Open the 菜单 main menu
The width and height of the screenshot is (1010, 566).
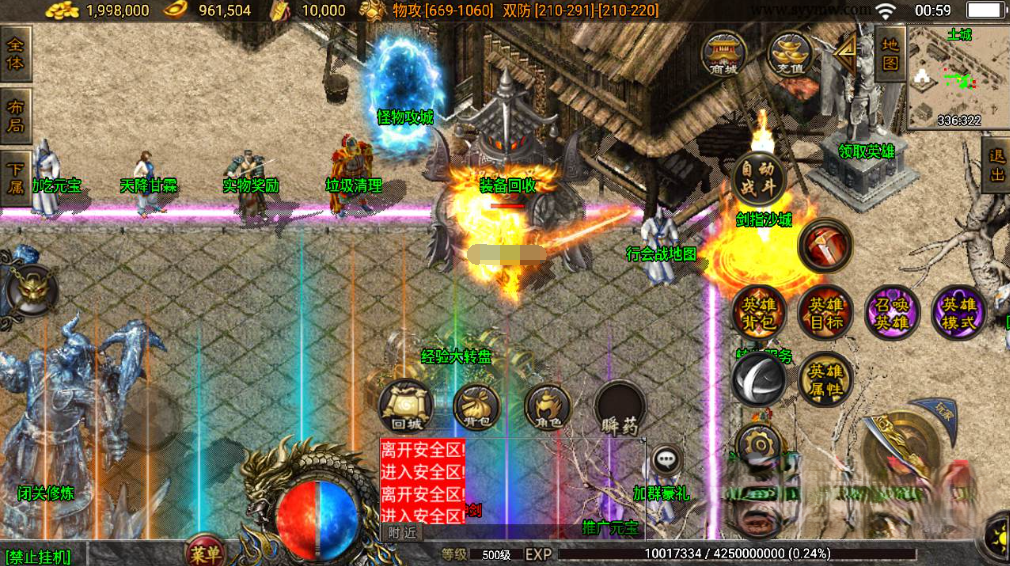(205, 551)
